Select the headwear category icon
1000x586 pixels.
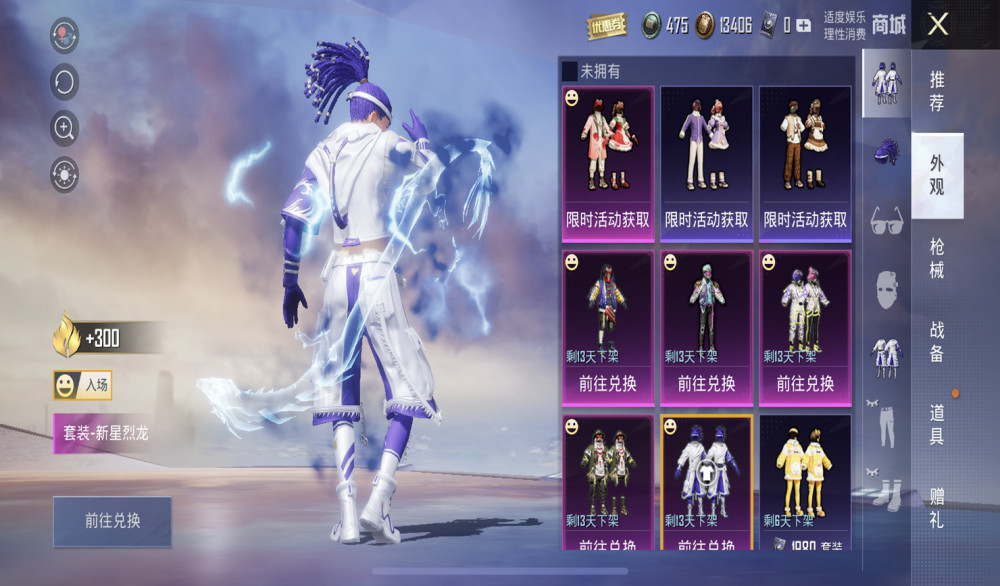[886, 152]
